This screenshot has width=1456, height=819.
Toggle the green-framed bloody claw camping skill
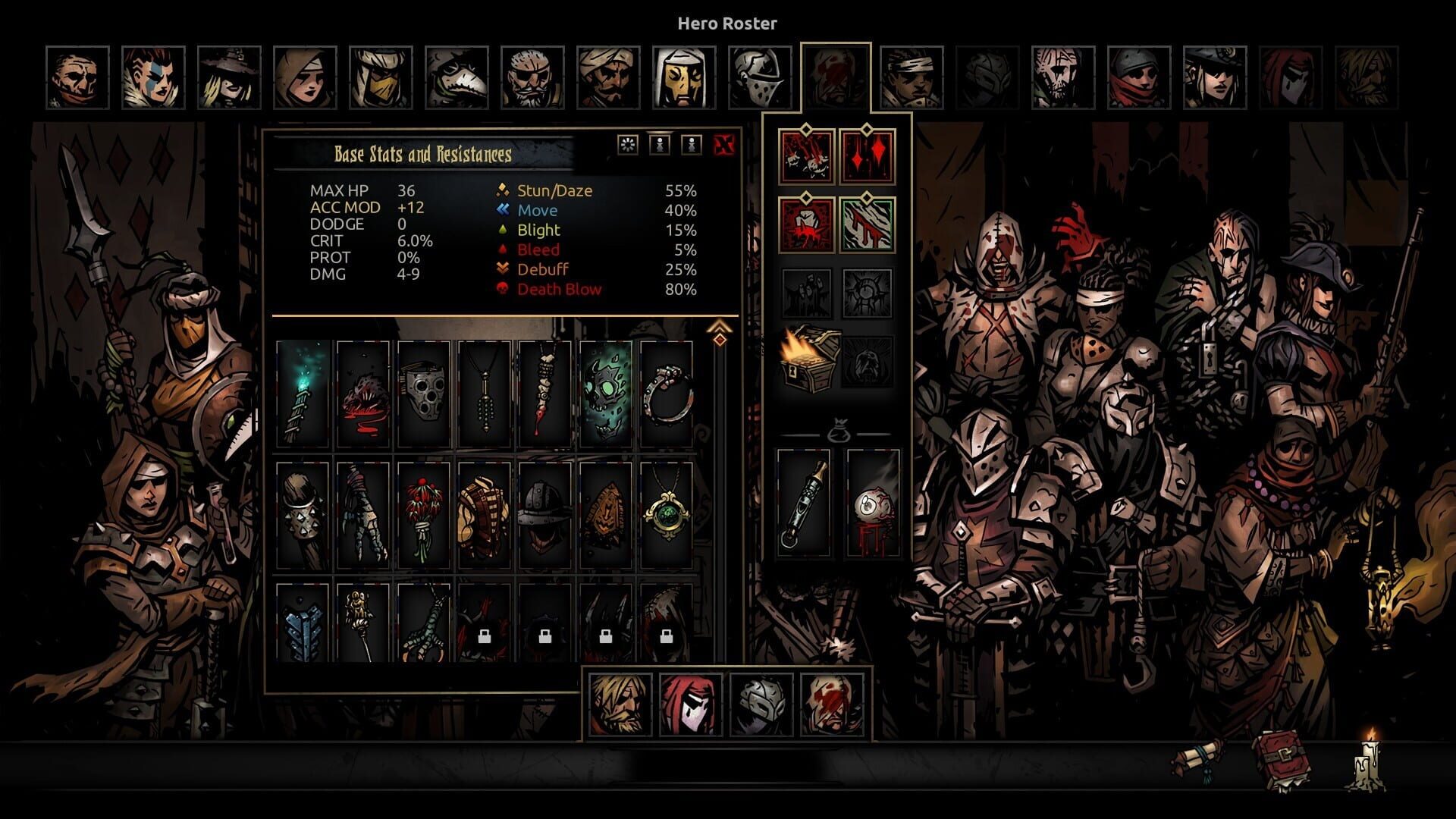click(x=868, y=223)
